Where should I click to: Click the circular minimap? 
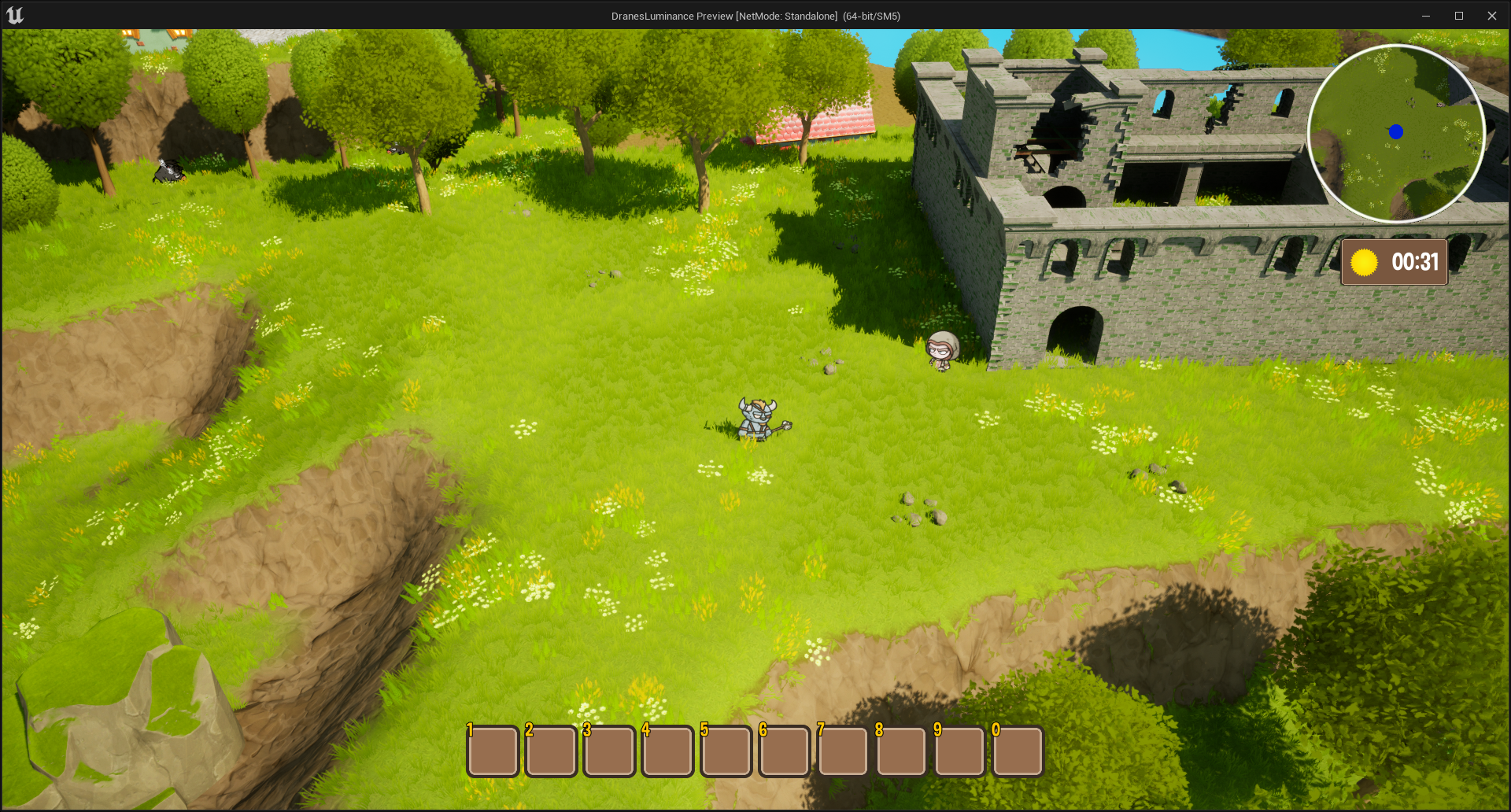pyautogui.click(x=1395, y=133)
